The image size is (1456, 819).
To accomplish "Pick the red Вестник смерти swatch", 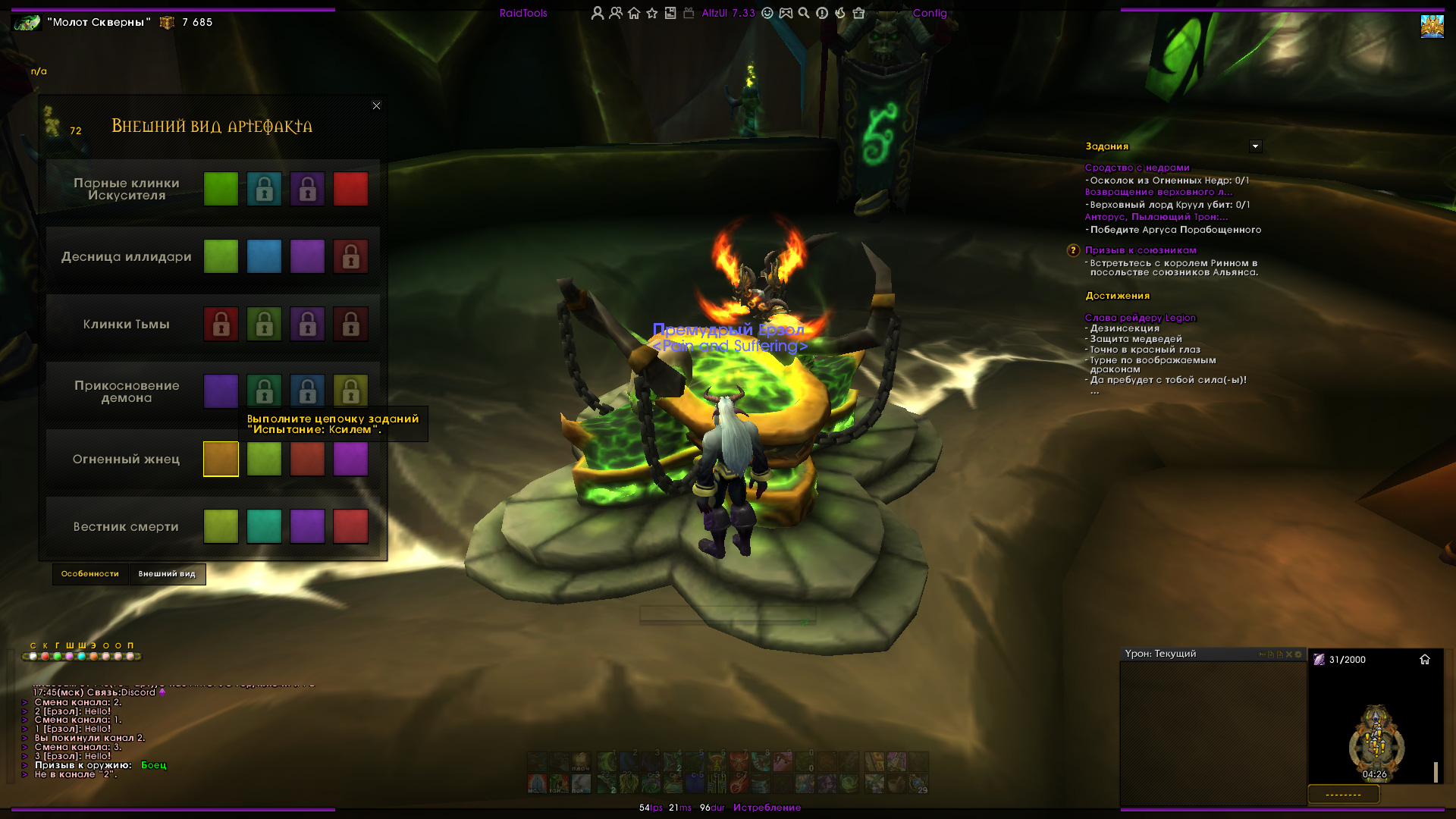I will [x=350, y=526].
